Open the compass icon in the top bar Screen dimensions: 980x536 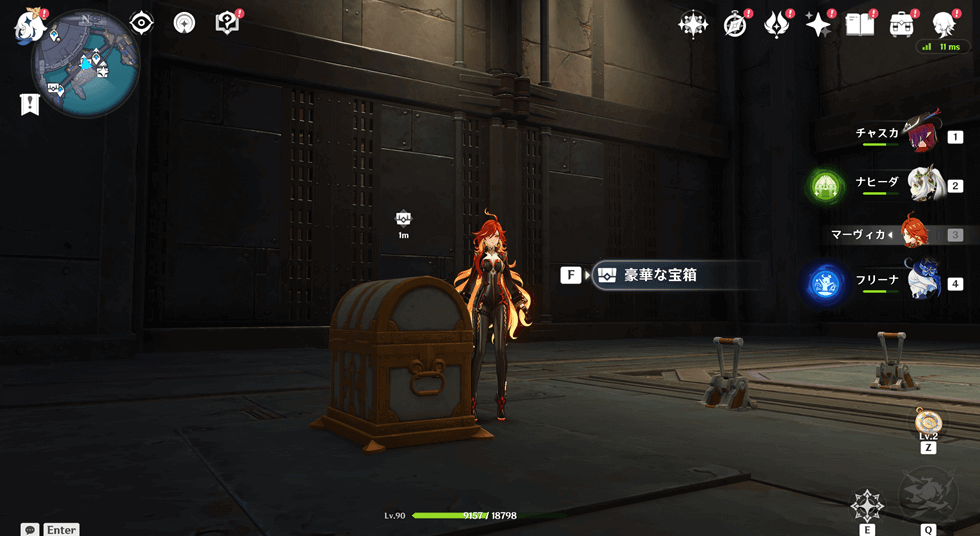735,25
